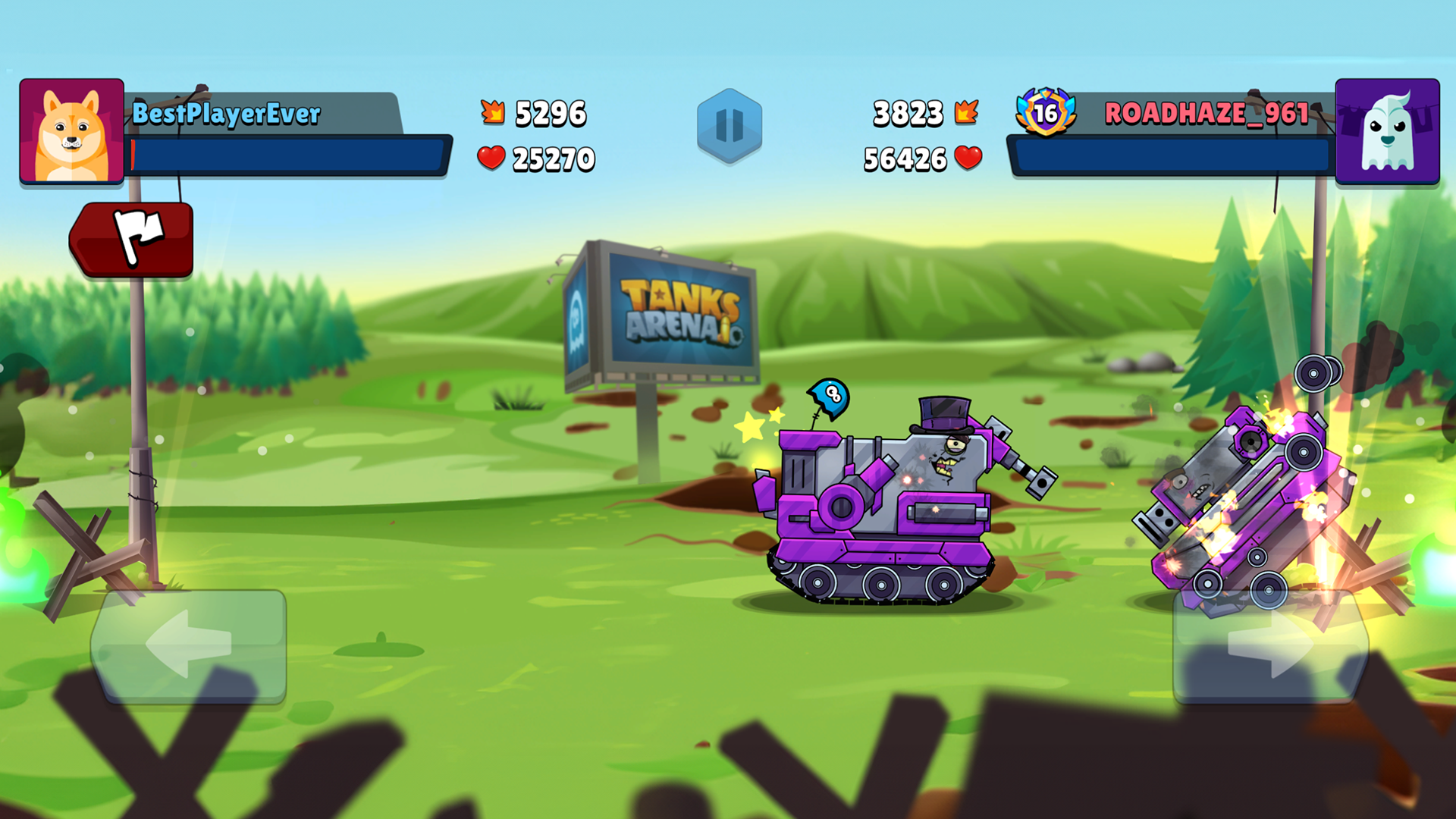Click BestPlayerEver's health bar

pyautogui.click(x=288, y=152)
